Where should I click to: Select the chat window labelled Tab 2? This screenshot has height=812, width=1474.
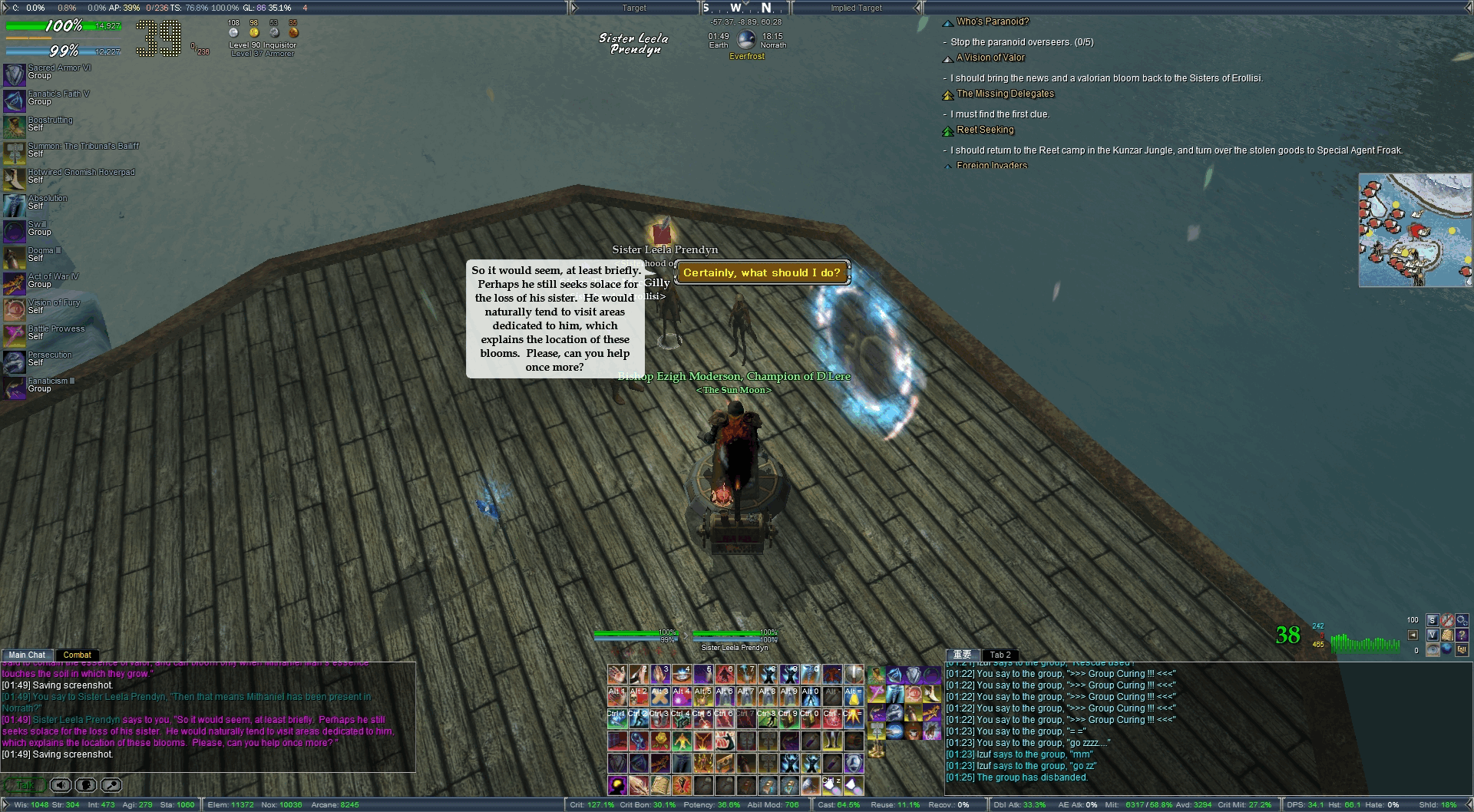1000,655
